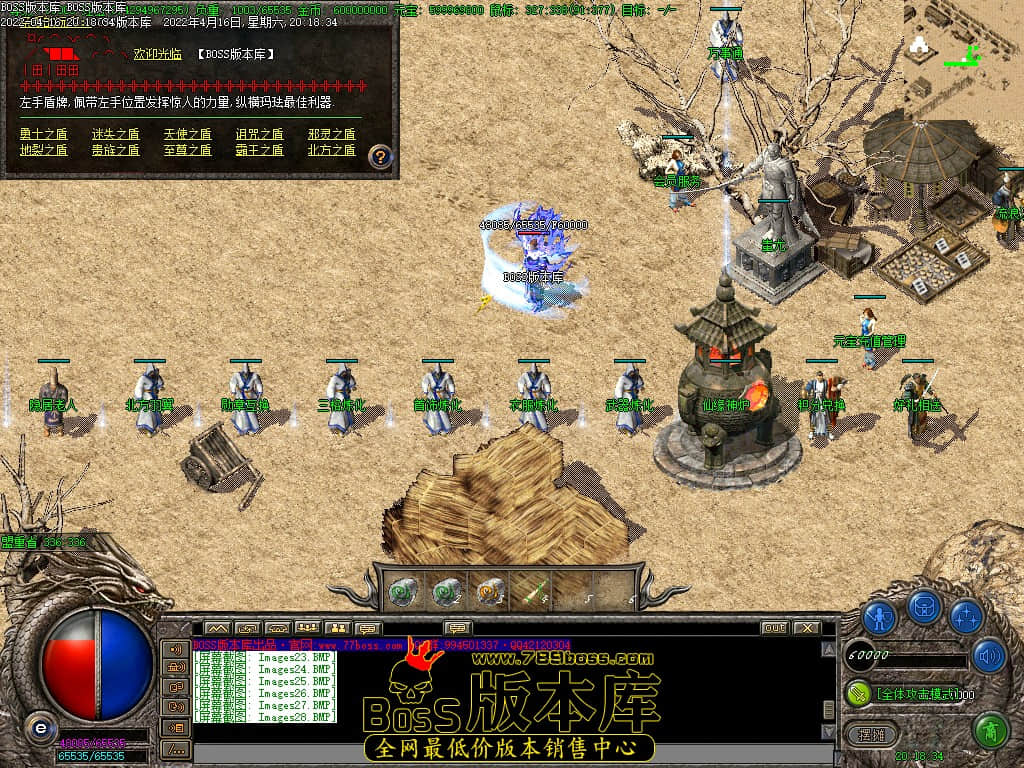The image size is (1024, 768).
Task: Choose the 至尊之盾 option
Action: pyautogui.click(x=187, y=150)
